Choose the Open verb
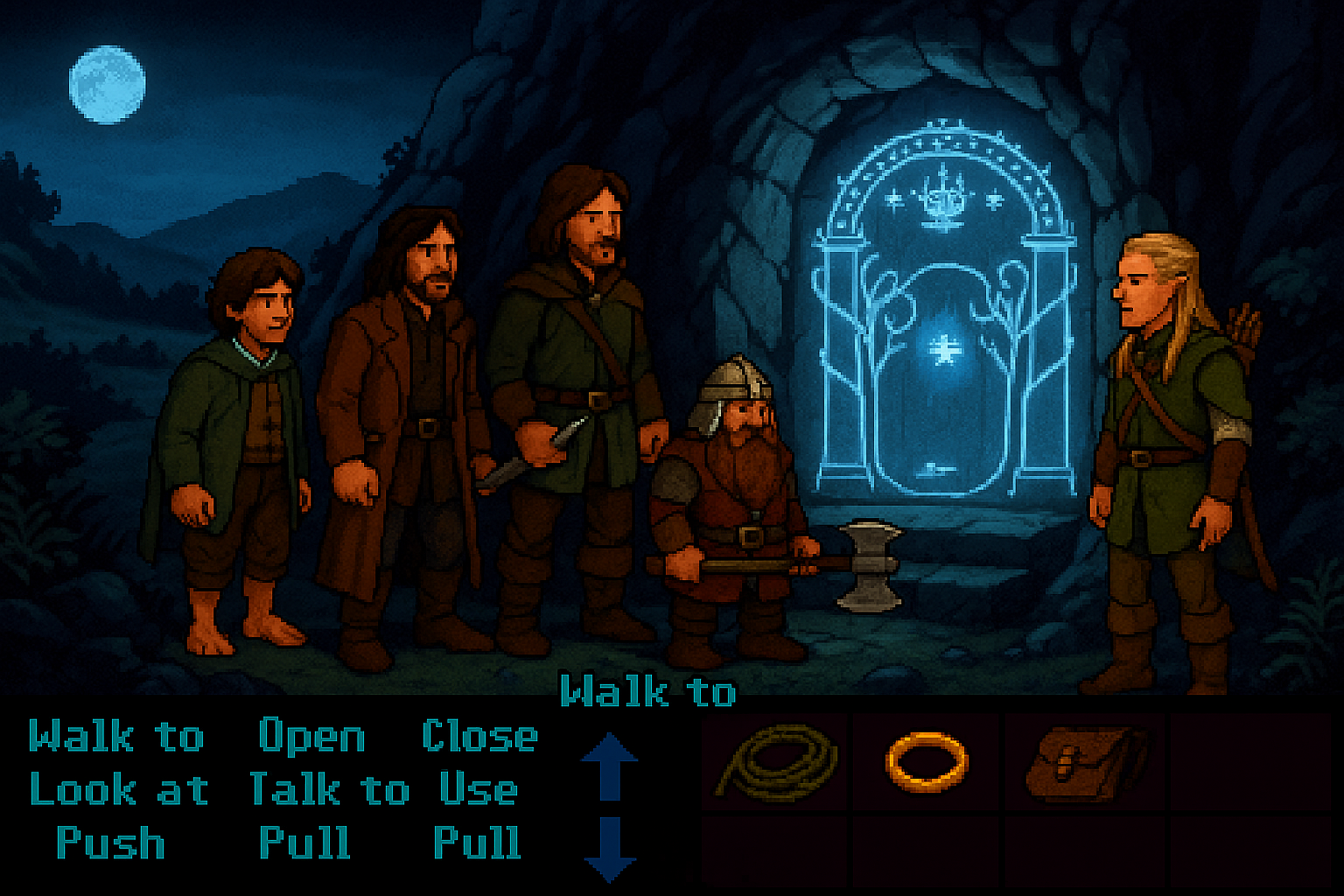 pos(311,737)
